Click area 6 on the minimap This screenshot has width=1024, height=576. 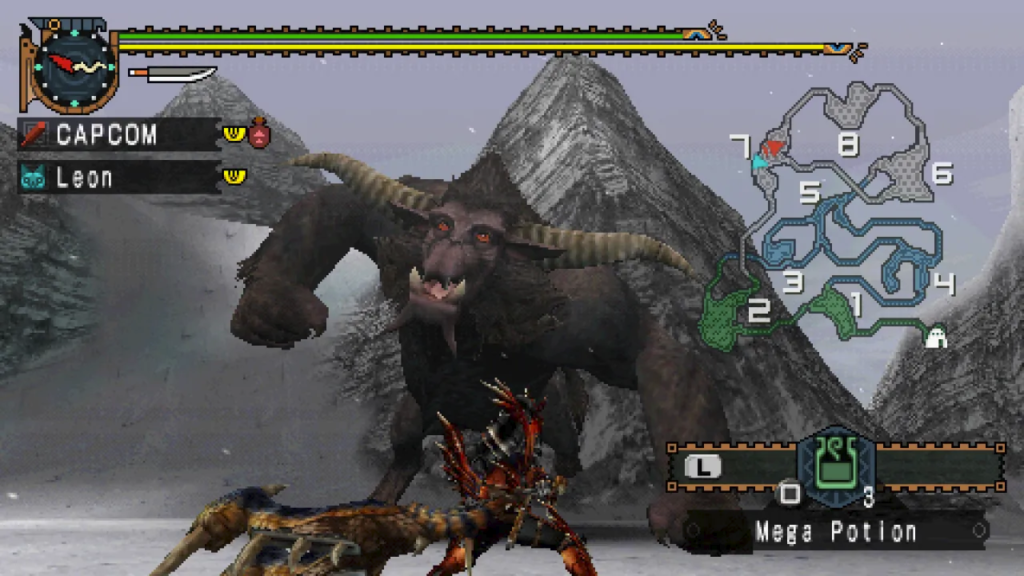[941, 174]
